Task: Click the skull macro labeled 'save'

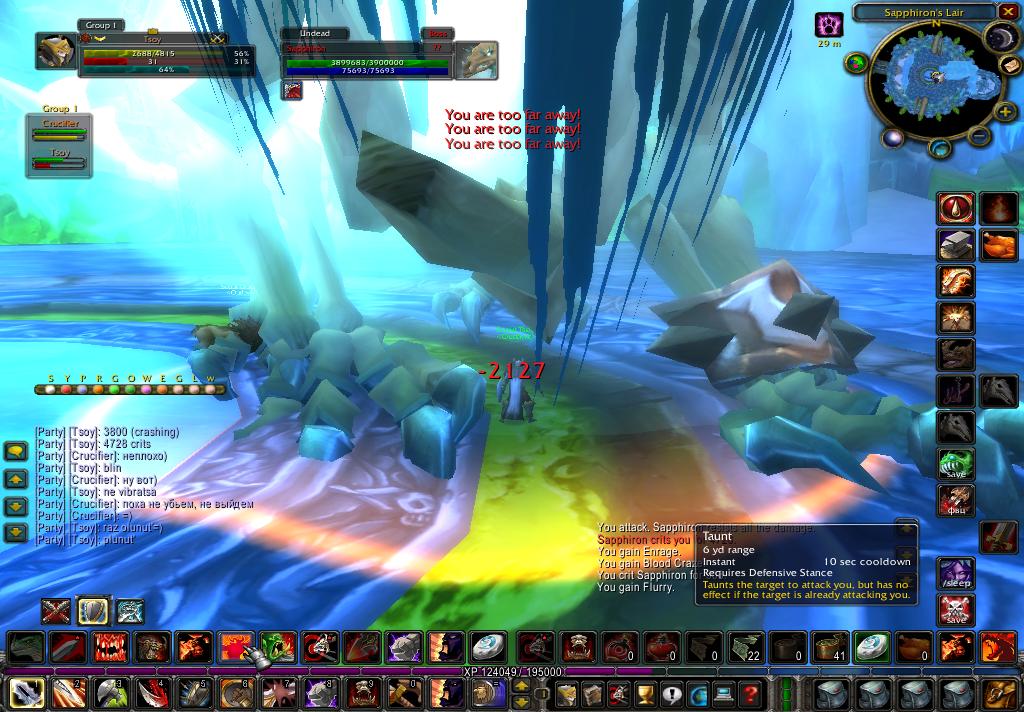Action: point(956,610)
